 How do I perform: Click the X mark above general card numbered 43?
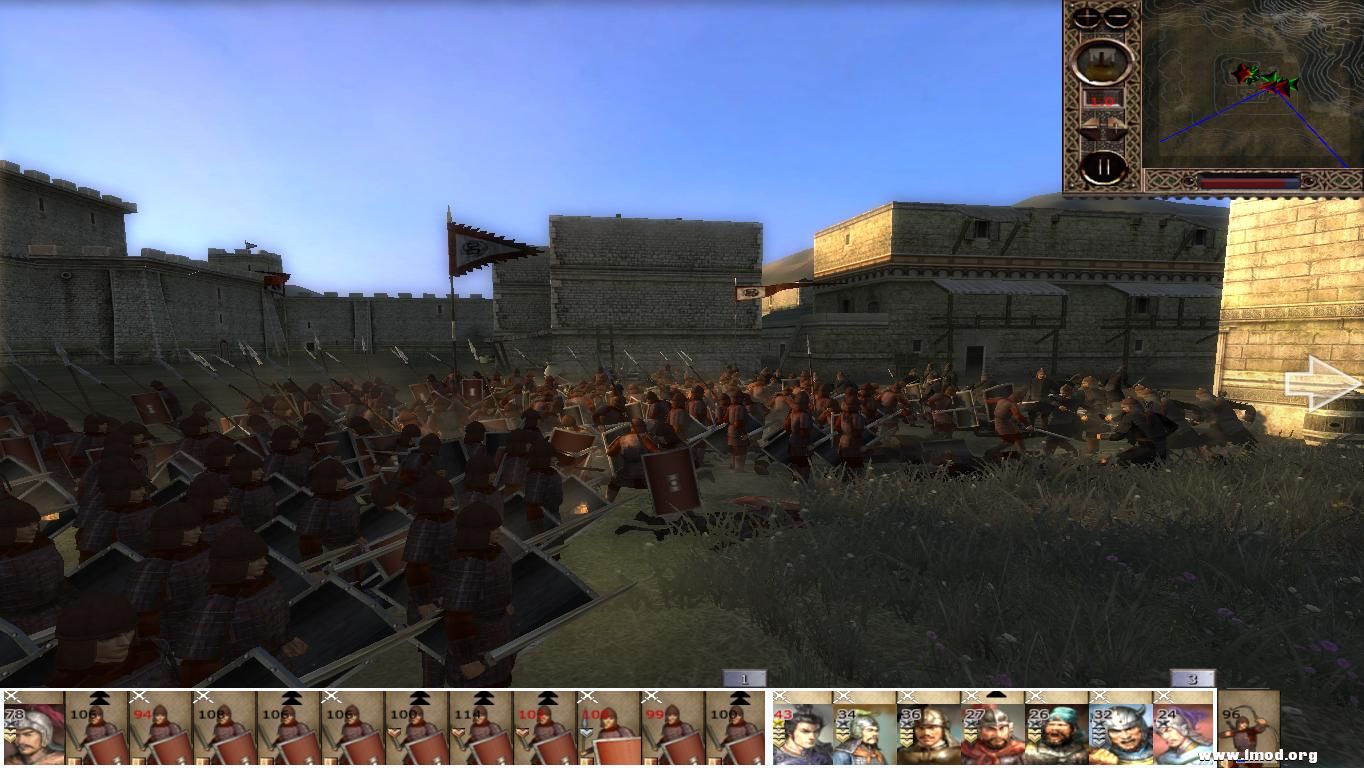[780, 697]
